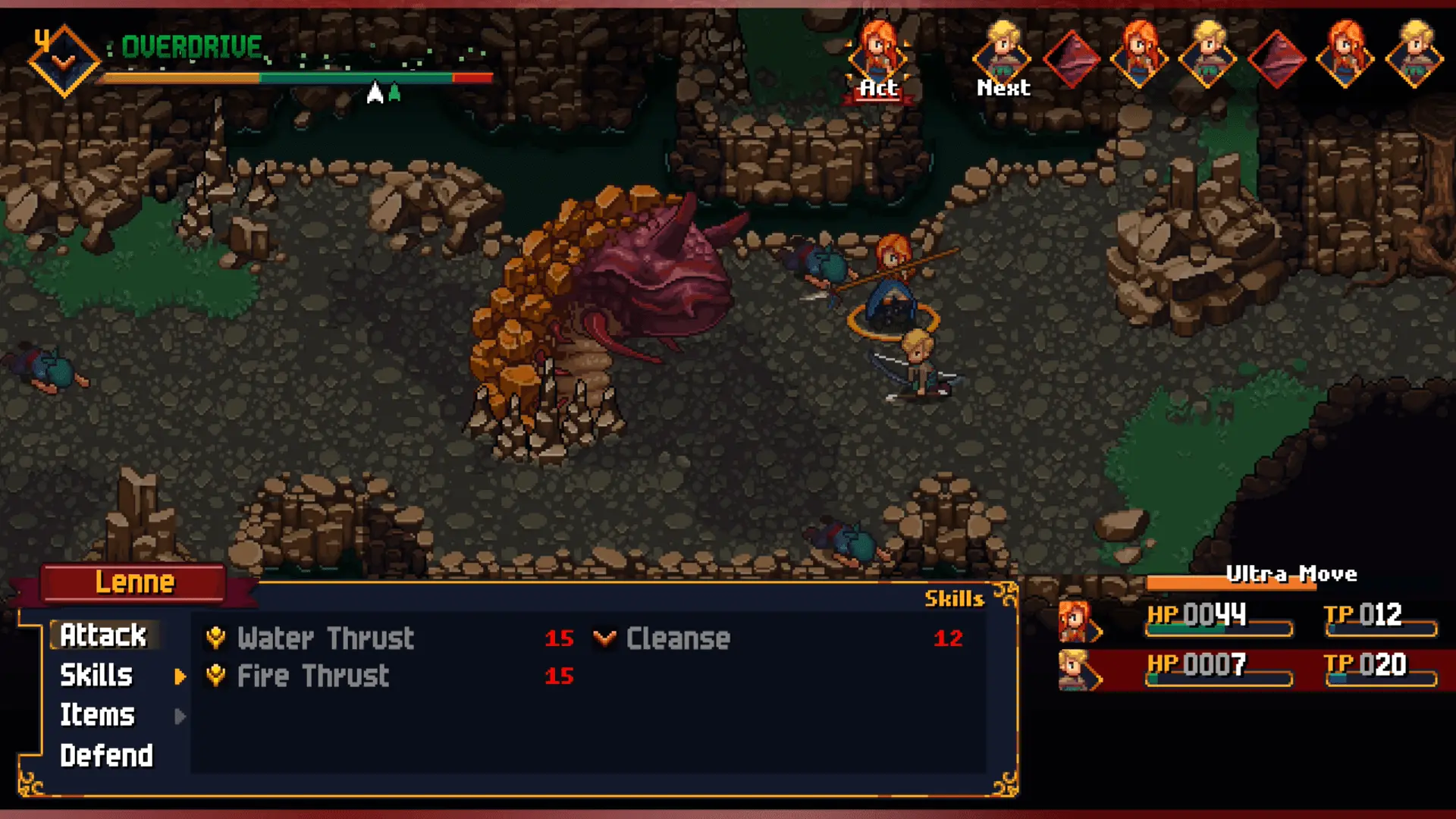Image resolution: width=1456 pixels, height=819 pixels.
Task: Click the Overdrive stance diamond icon
Action: tap(64, 61)
